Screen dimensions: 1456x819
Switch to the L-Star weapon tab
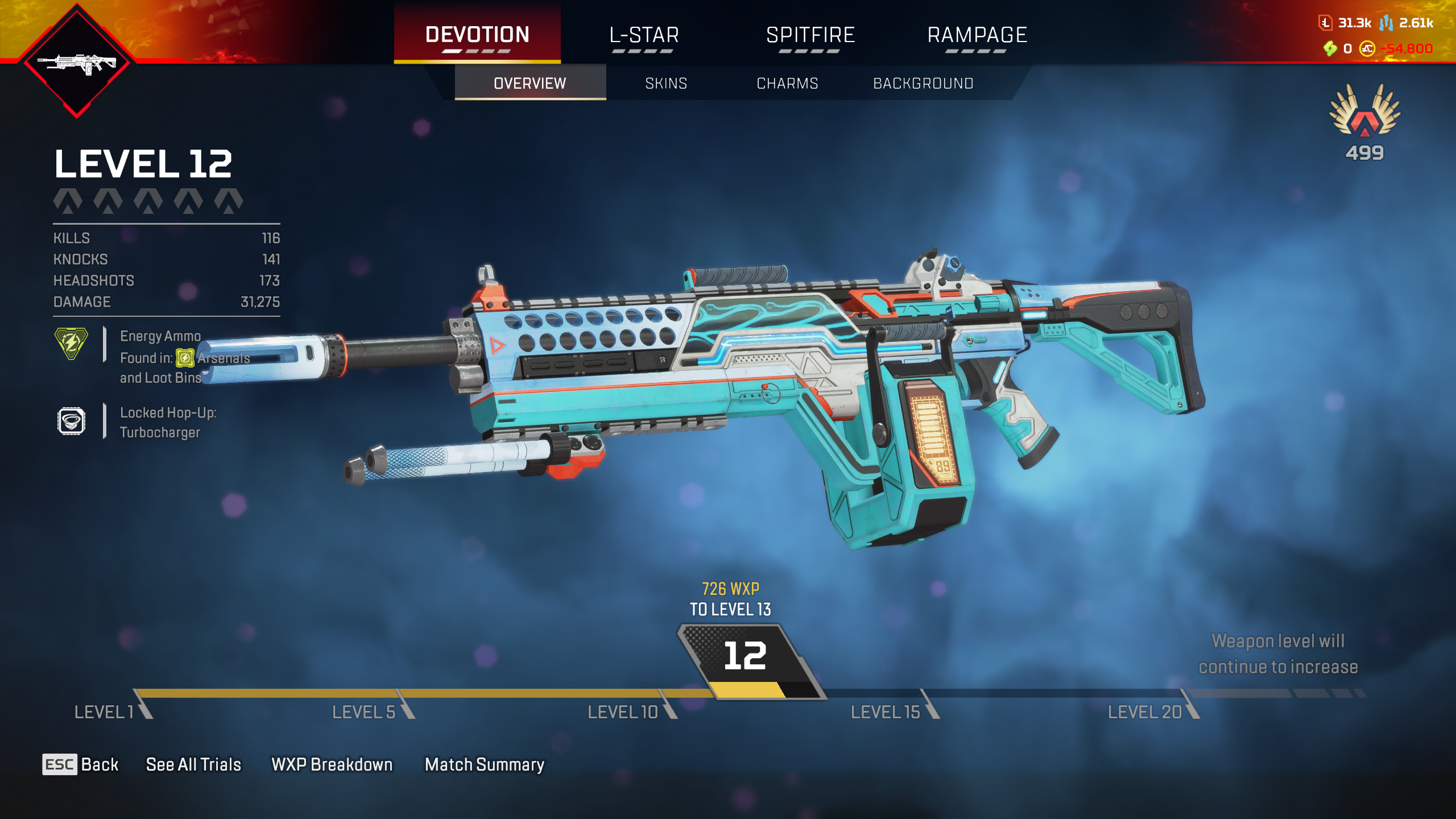pyautogui.click(x=644, y=35)
